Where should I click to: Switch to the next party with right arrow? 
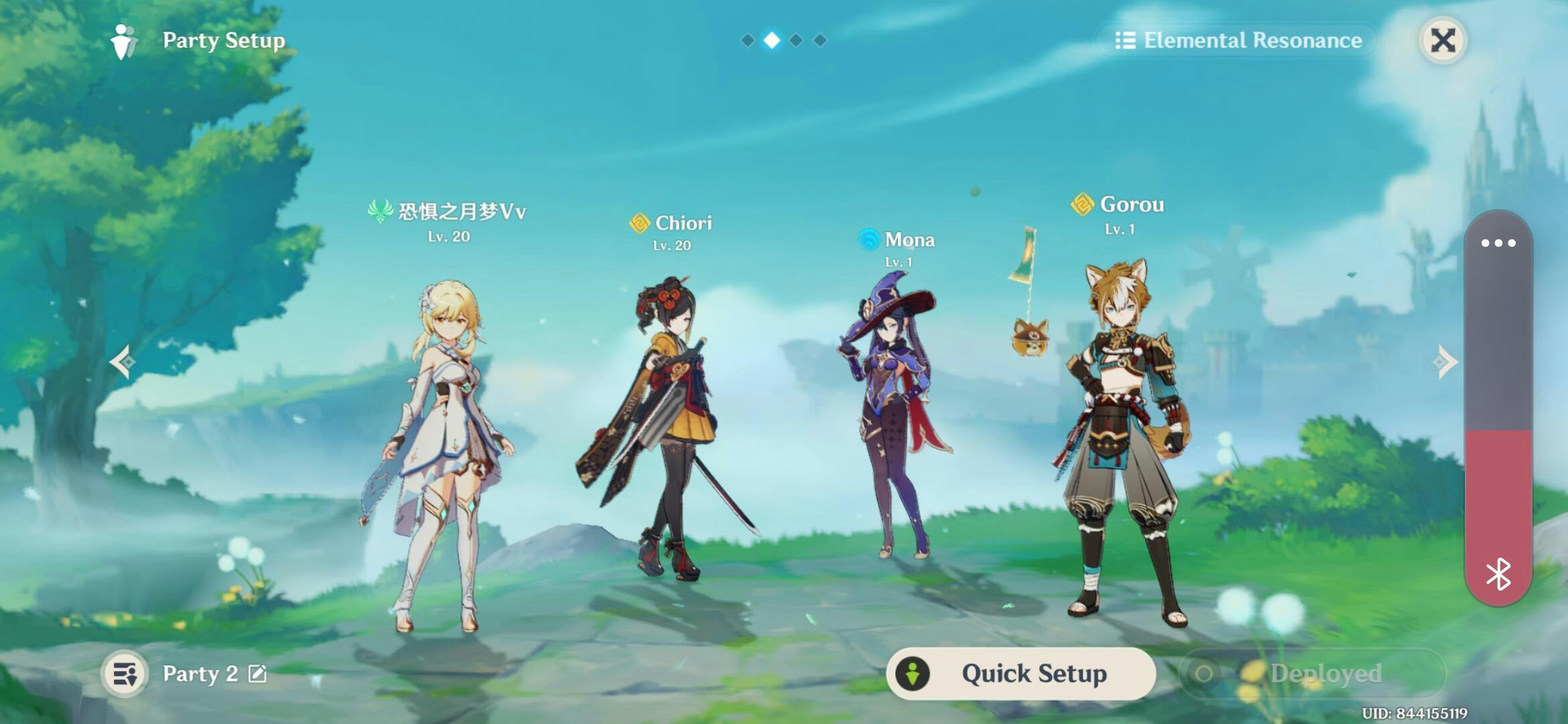point(1445,362)
